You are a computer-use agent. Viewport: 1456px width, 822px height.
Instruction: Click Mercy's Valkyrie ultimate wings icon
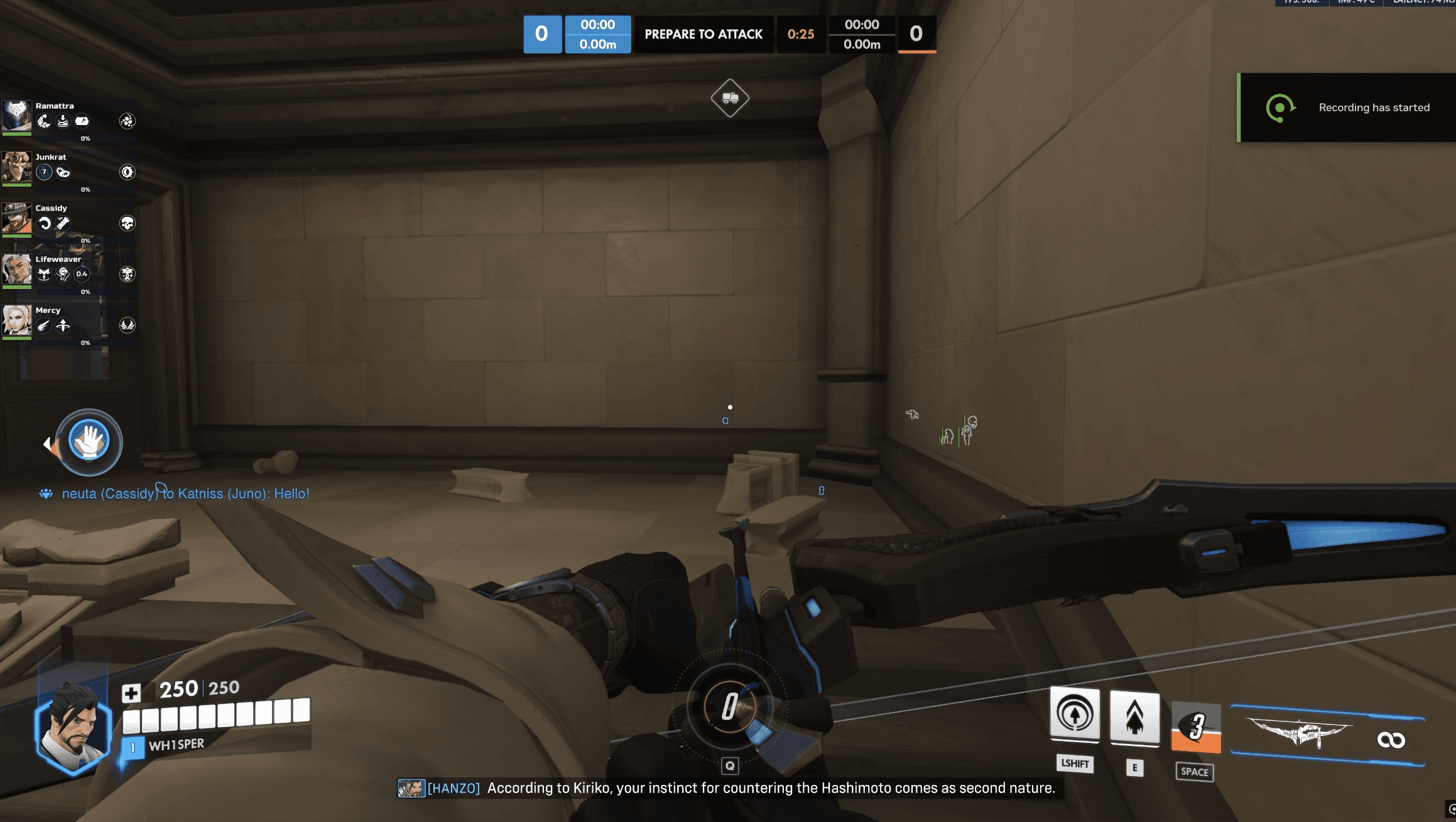click(x=128, y=326)
